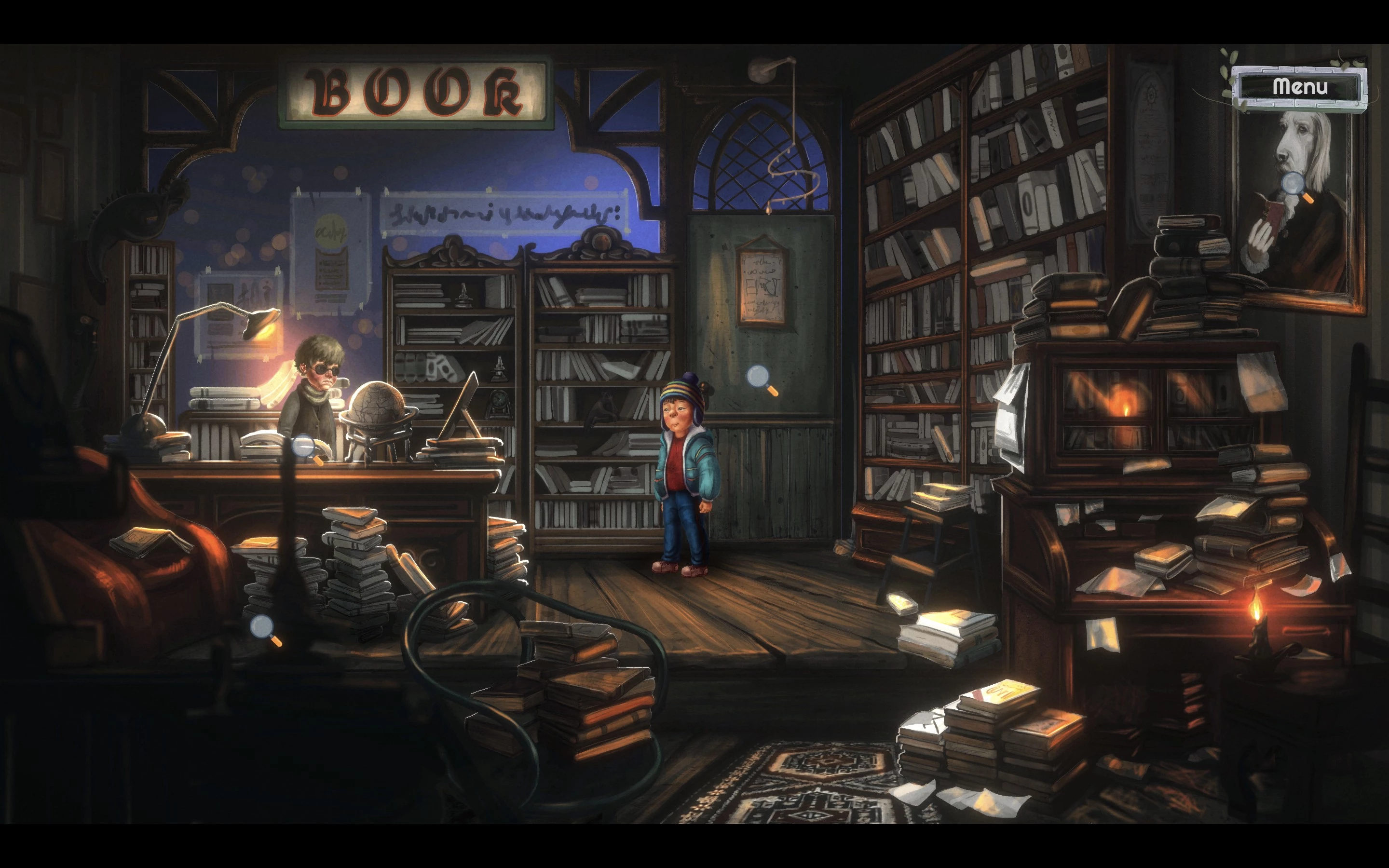Open the Menu button
The width and height of the screenshot is (1389, 868).
point(1299,87)
